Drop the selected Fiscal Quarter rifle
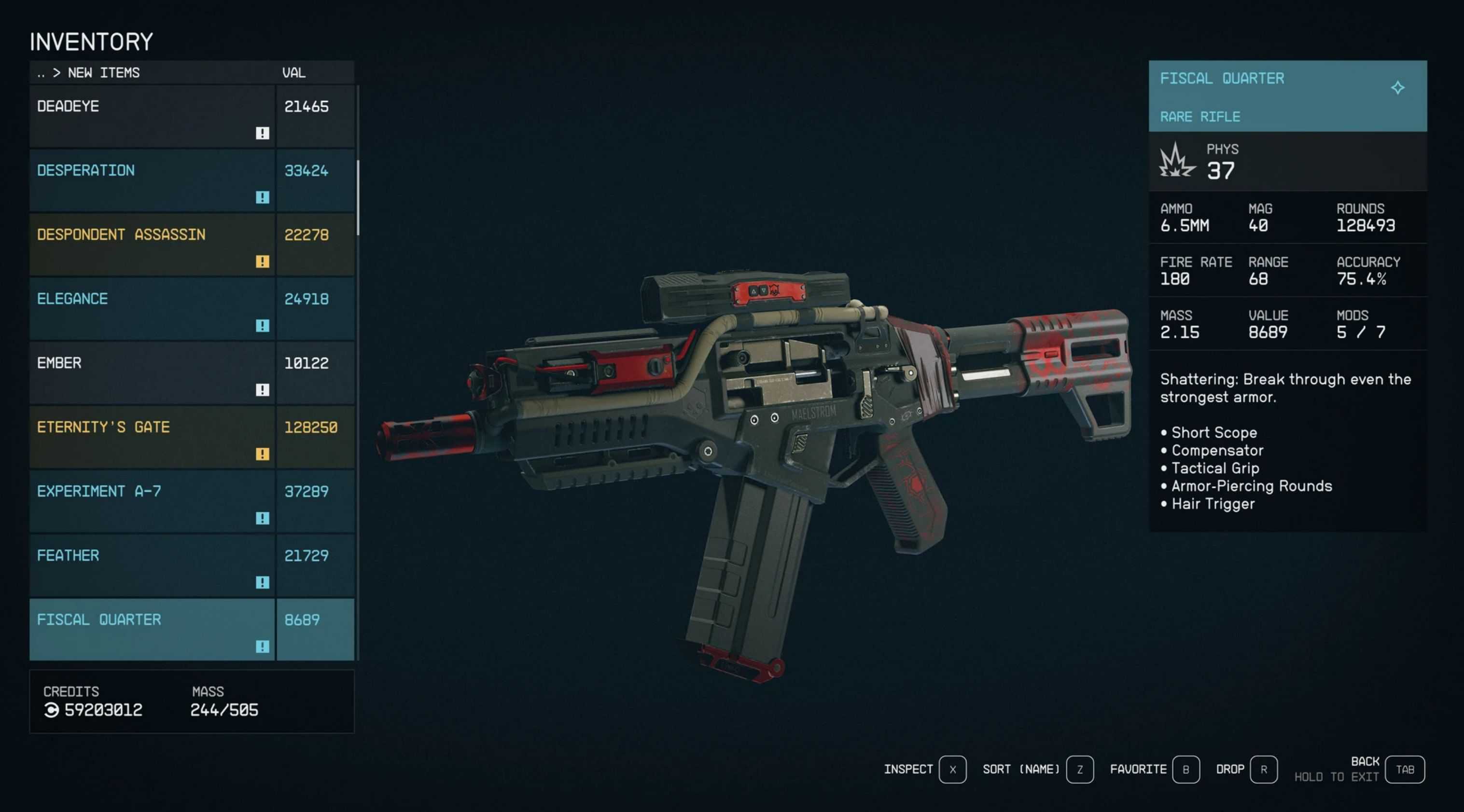This screenshot has height=812, width=1464. pos(1263,770)
